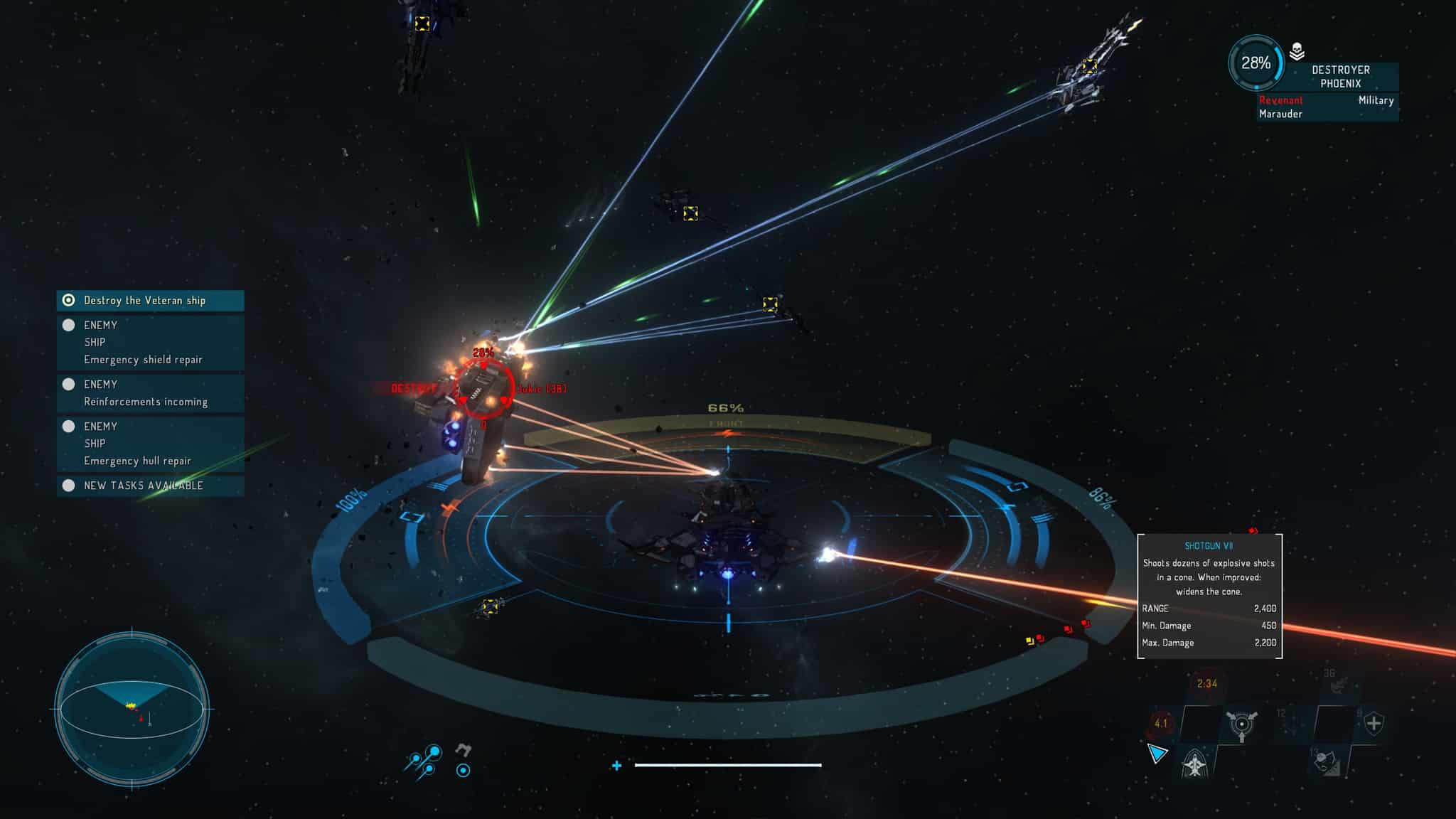The height and width of the screenshot is (819, 1456).
Task: Click the spherical radar minimap
Action: click(x=132, y=709)
